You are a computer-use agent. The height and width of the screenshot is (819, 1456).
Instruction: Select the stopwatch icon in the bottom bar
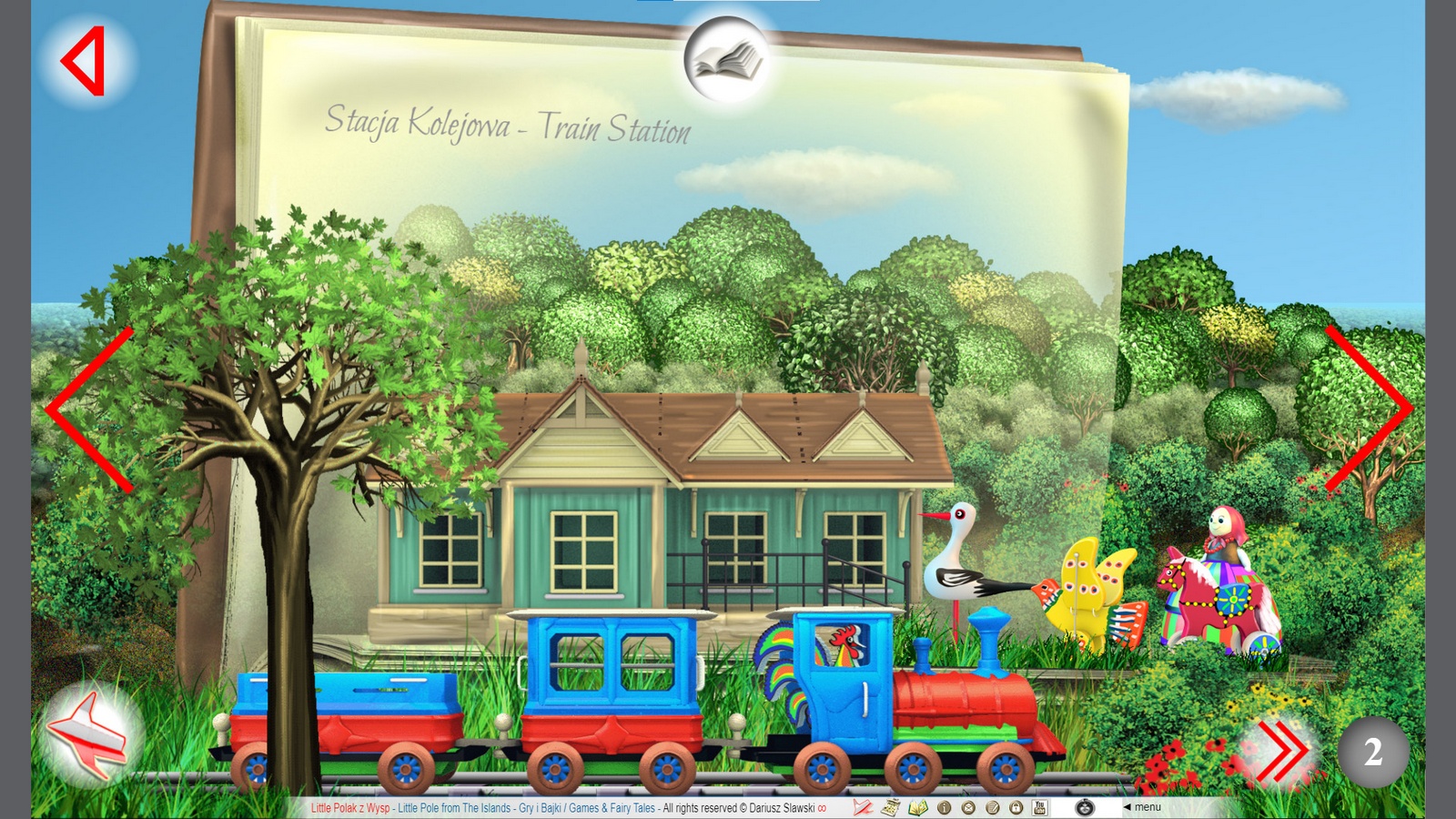tap(1083, 807)
